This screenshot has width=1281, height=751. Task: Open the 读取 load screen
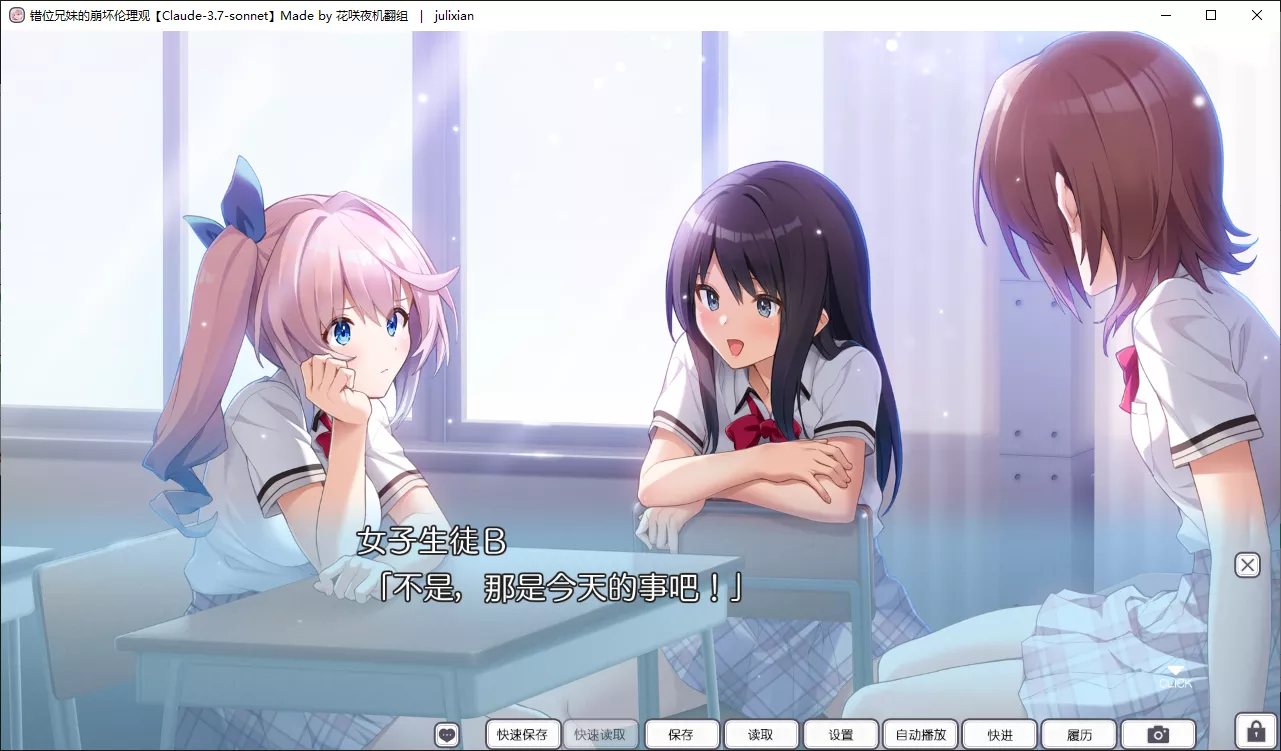point(760,734)
